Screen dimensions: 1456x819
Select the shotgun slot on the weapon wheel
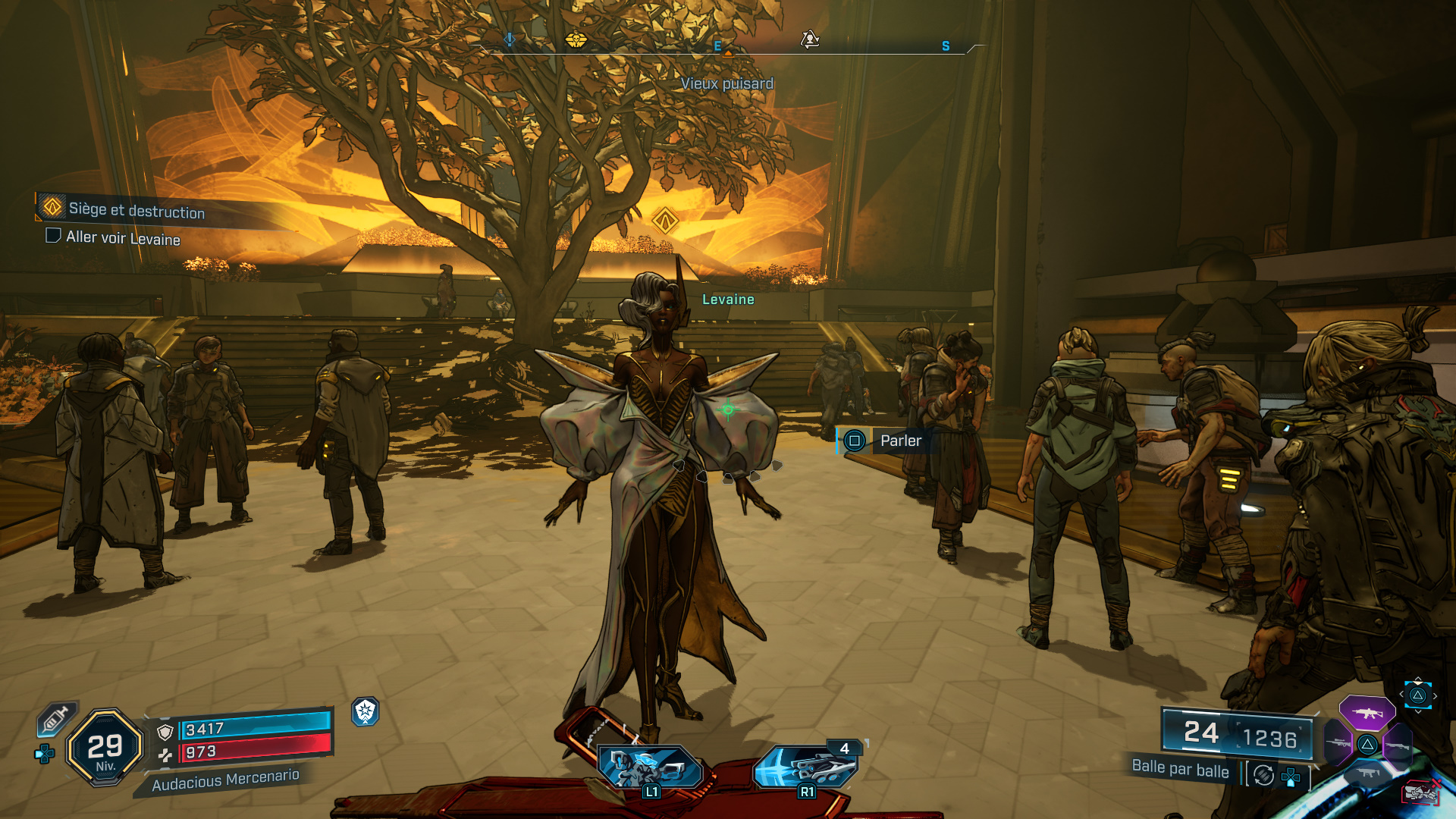(1398, 745)
